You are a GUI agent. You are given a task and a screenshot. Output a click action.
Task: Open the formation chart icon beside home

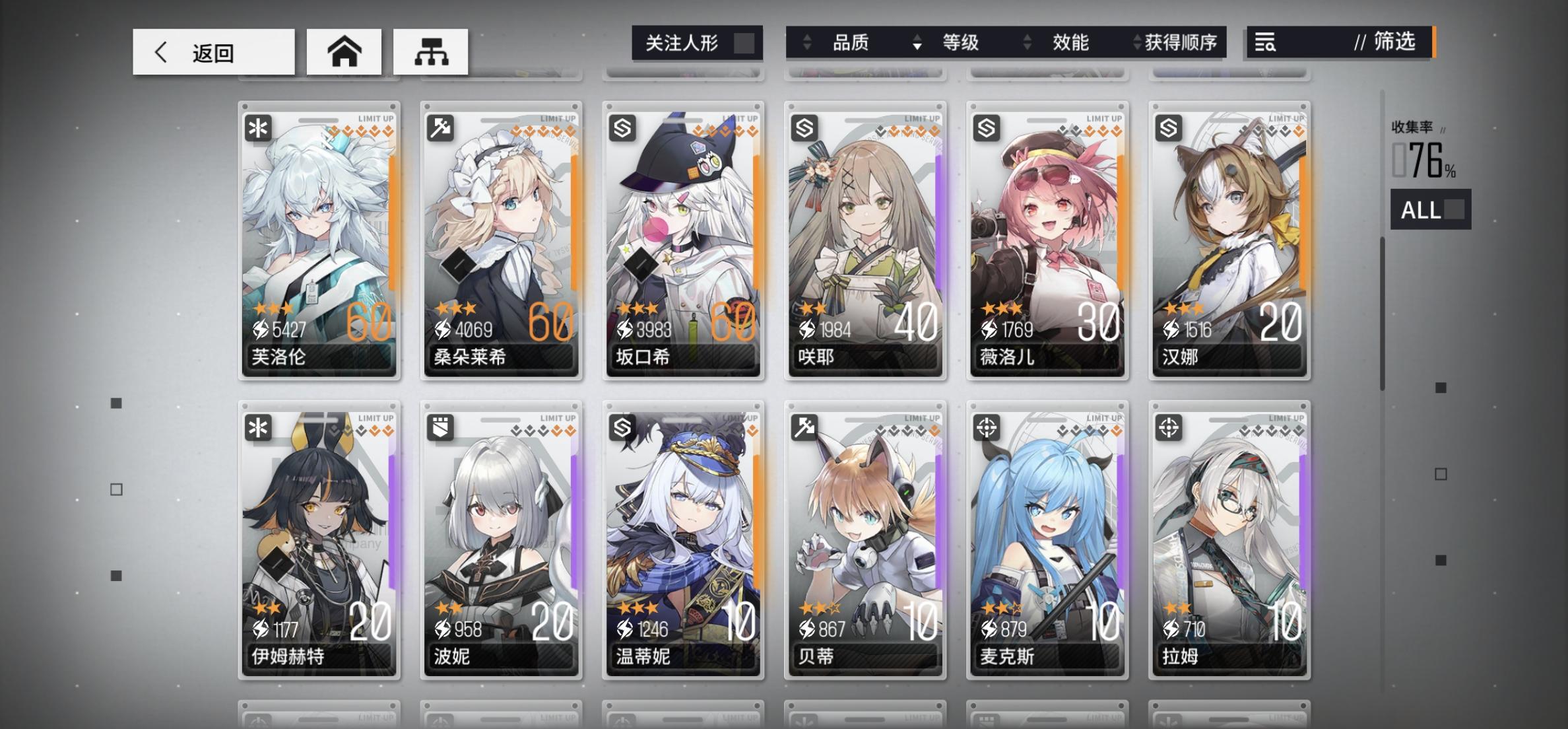click(x=430, y=52)
